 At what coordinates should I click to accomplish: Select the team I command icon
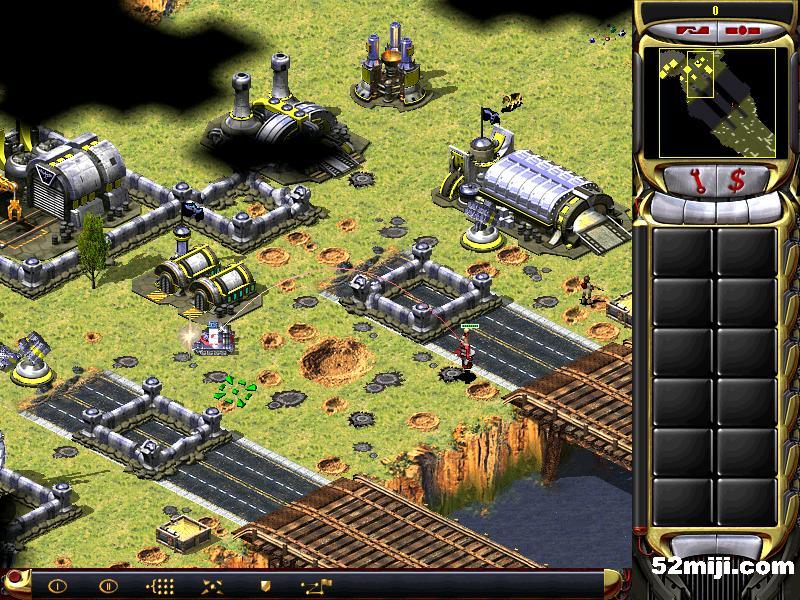coord(57,586)
